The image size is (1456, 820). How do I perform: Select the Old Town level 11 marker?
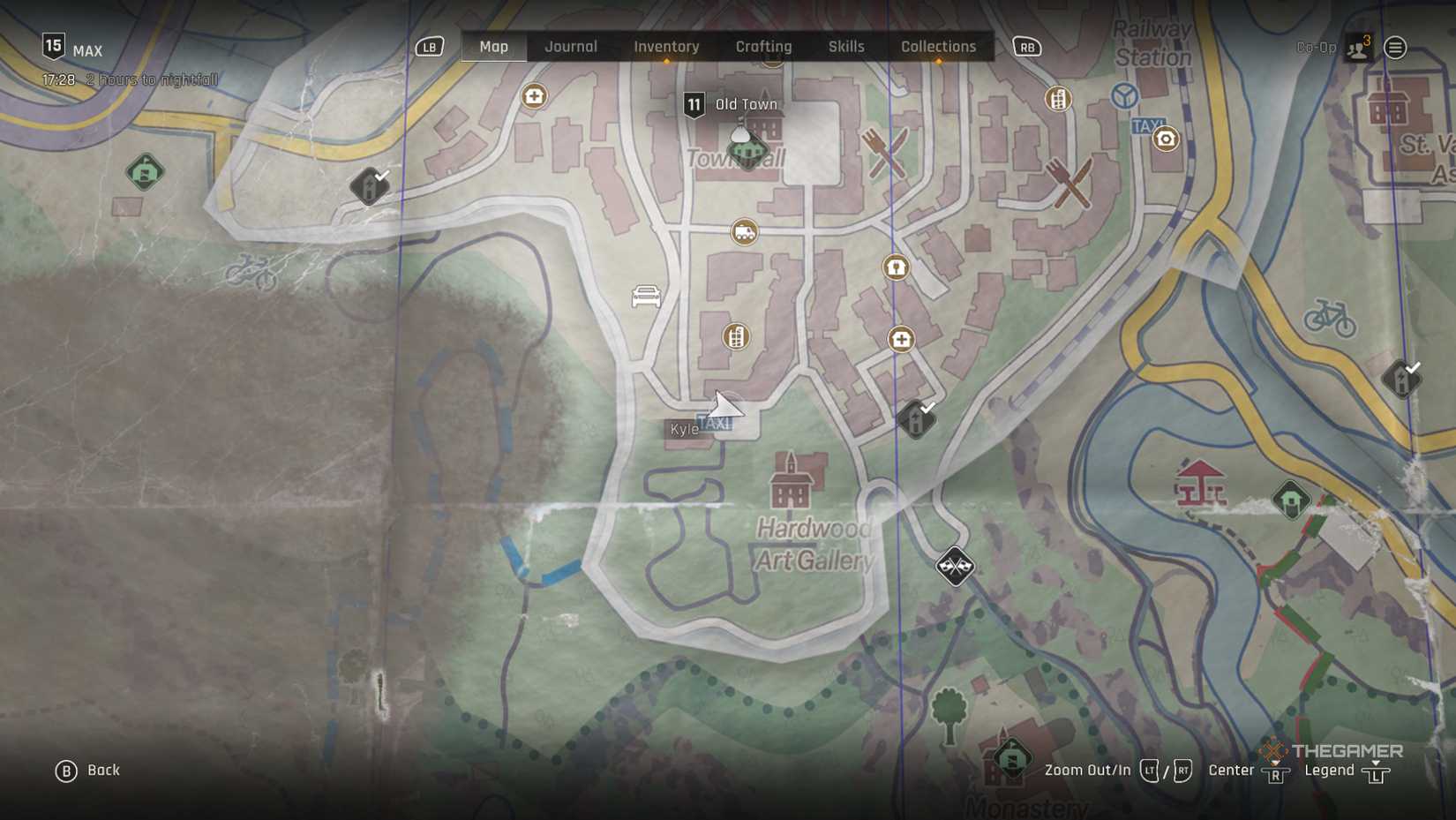click(694, 105)
